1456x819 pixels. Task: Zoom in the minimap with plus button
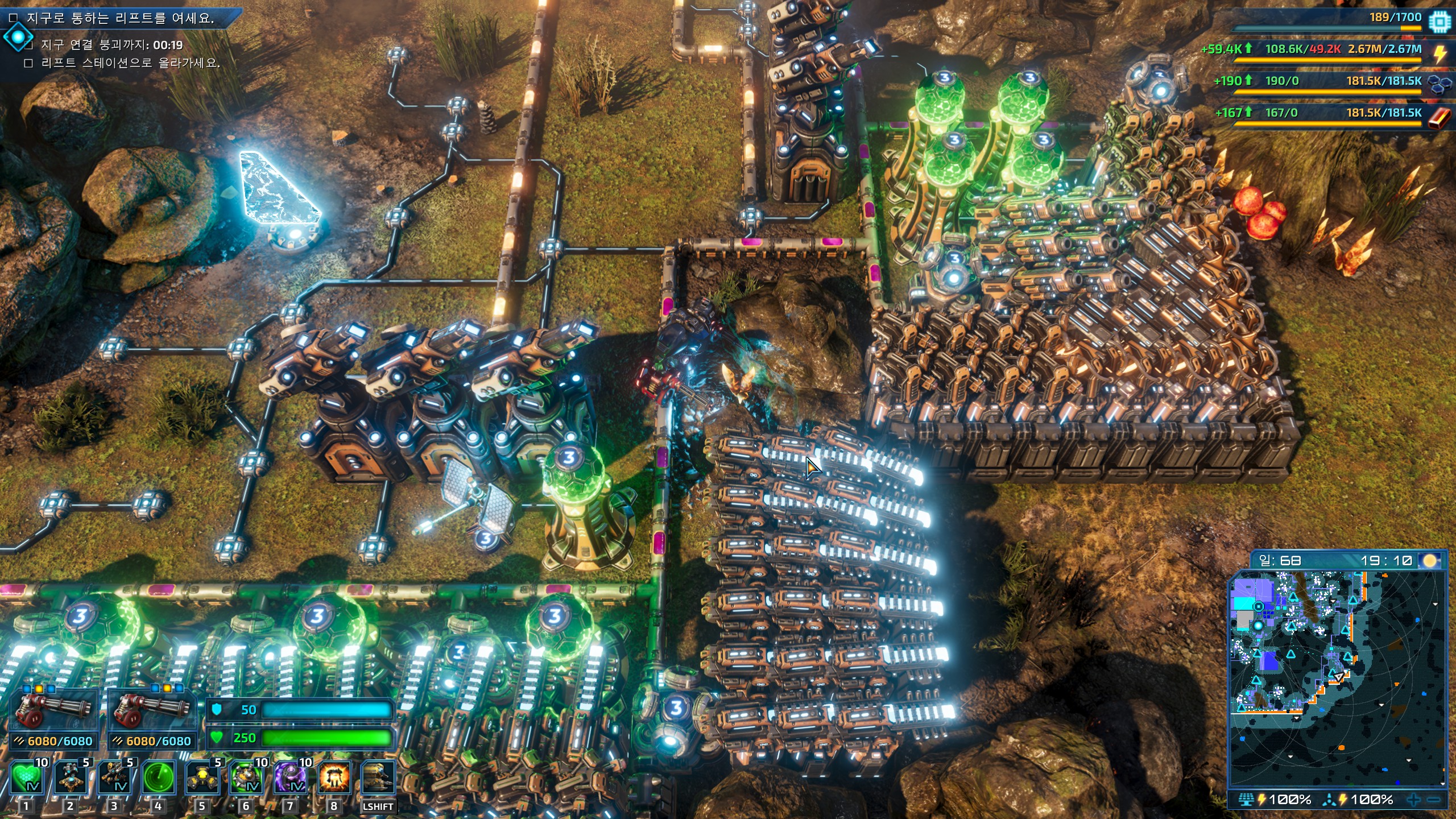point(1413,800)
